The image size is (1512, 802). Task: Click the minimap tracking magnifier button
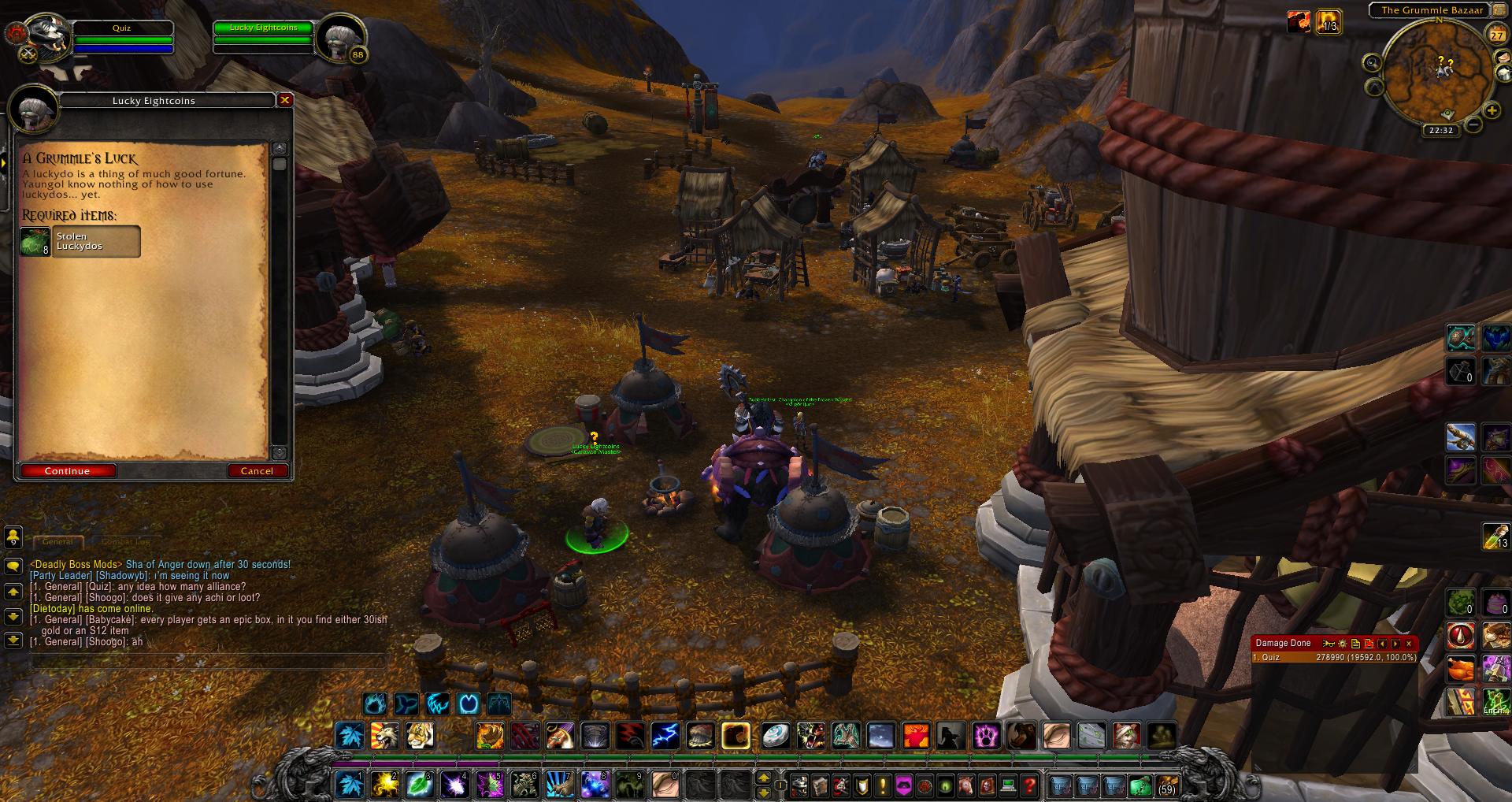click(x=1373, y=63)
